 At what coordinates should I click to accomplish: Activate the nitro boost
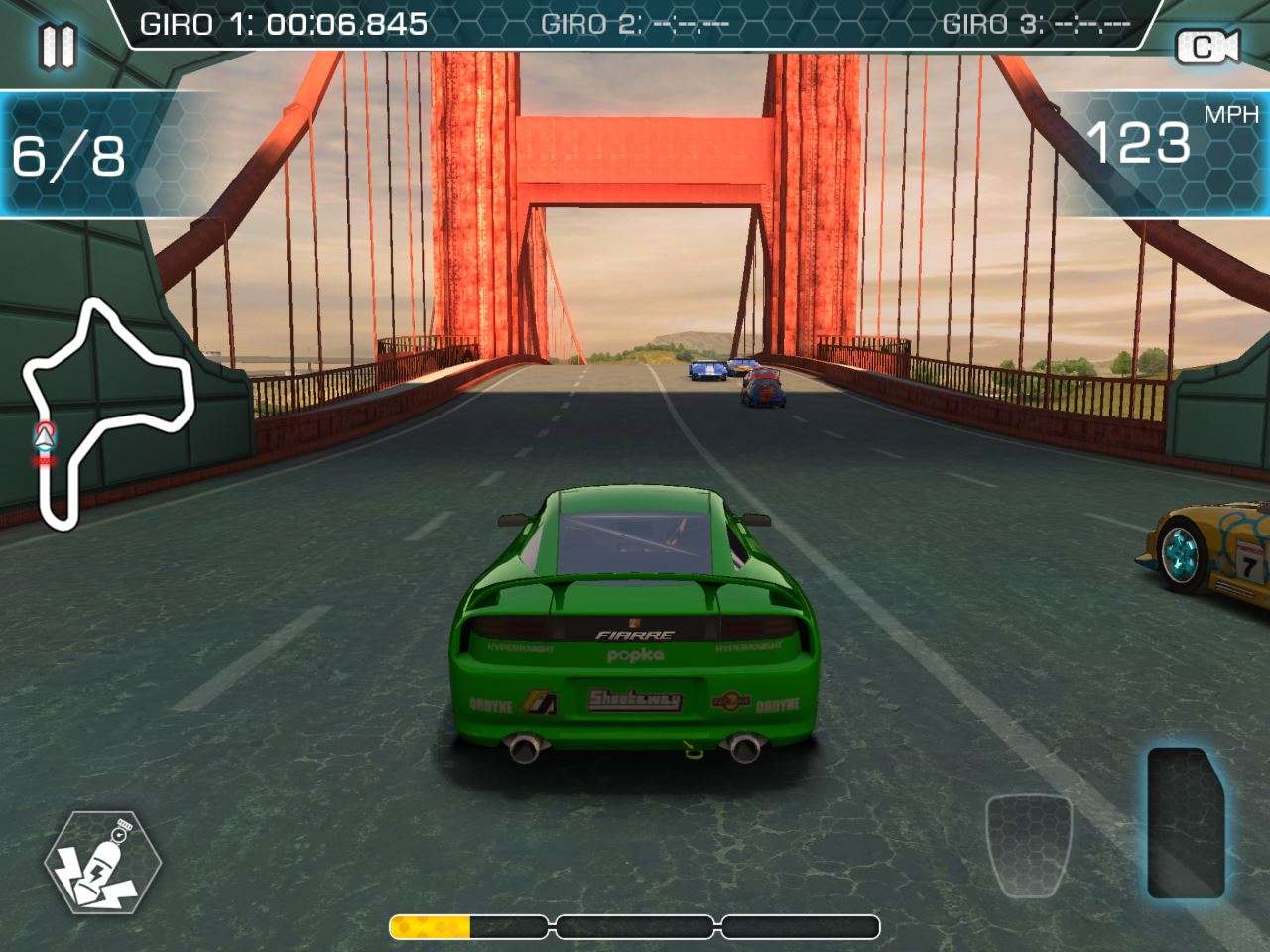point(102,862)
